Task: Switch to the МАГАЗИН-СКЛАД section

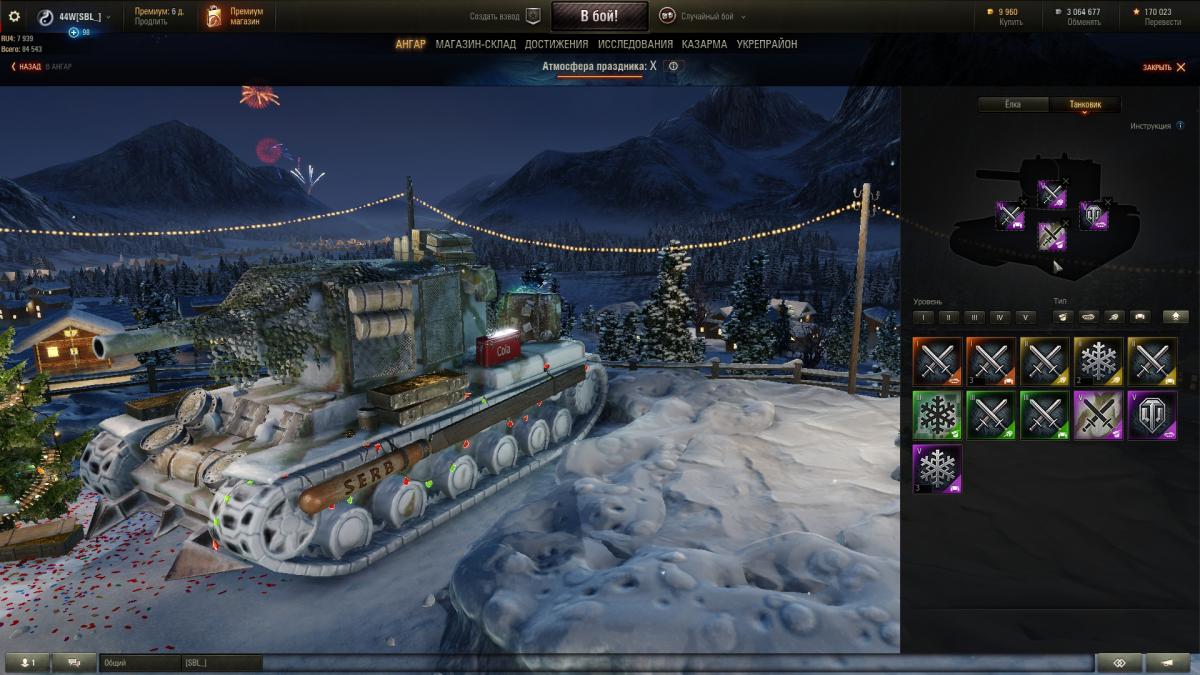Action: pyautogui.click(x=475, y=44)
